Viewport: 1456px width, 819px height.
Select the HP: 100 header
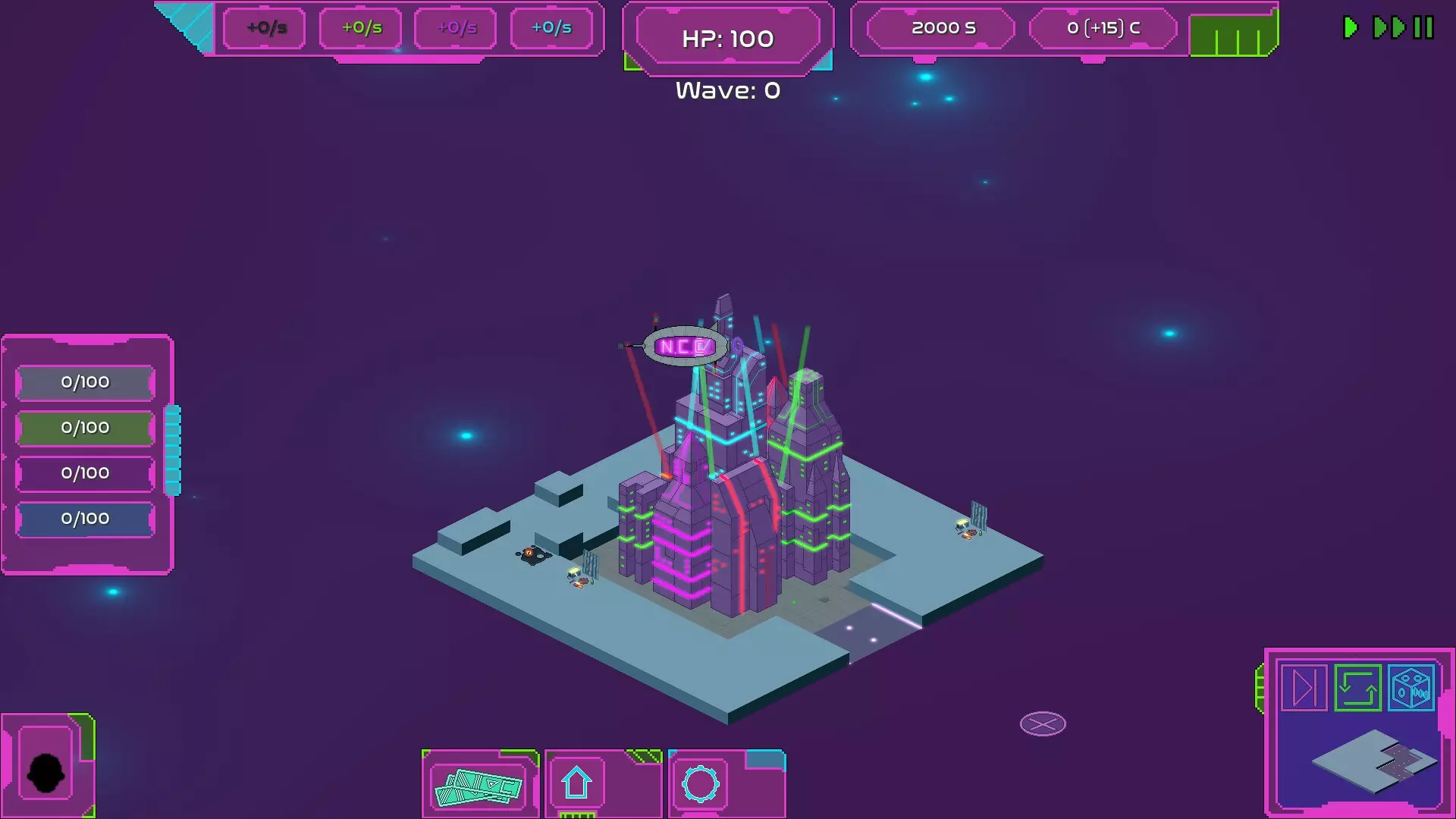pyautogui.click(x=727, y=38)
